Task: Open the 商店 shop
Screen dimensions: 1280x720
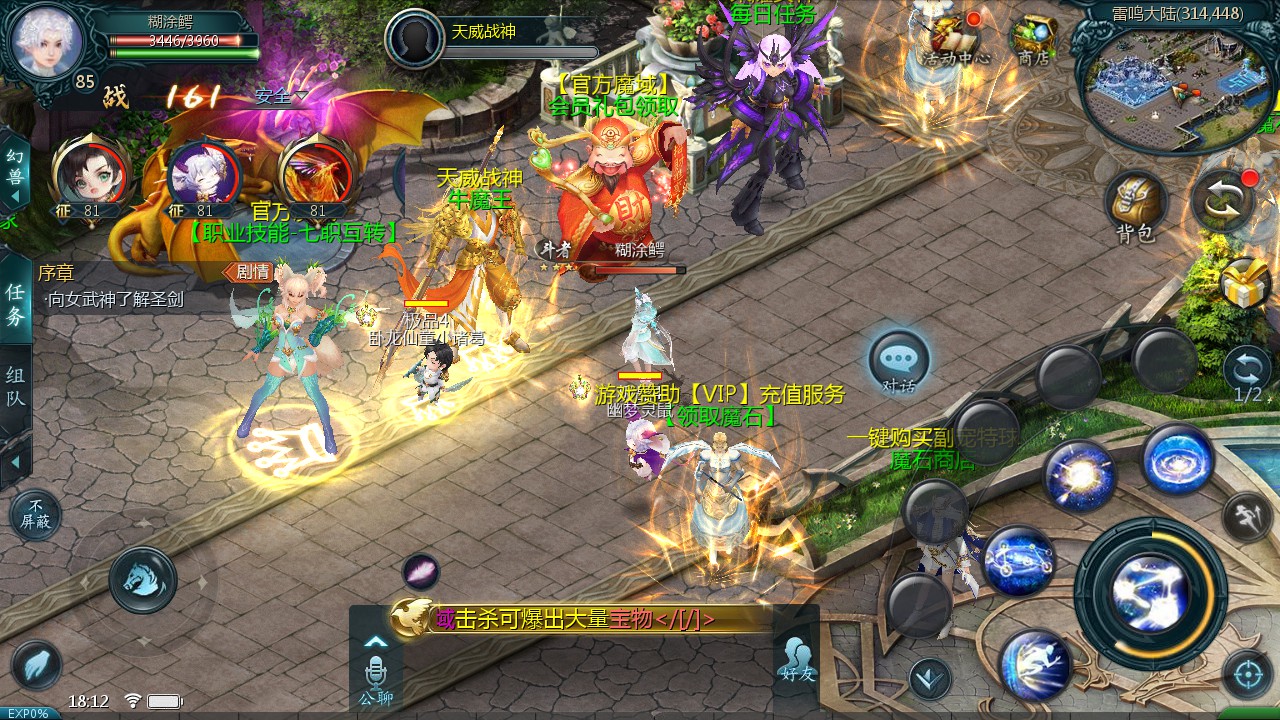Action: click(x=1034, y=38)
